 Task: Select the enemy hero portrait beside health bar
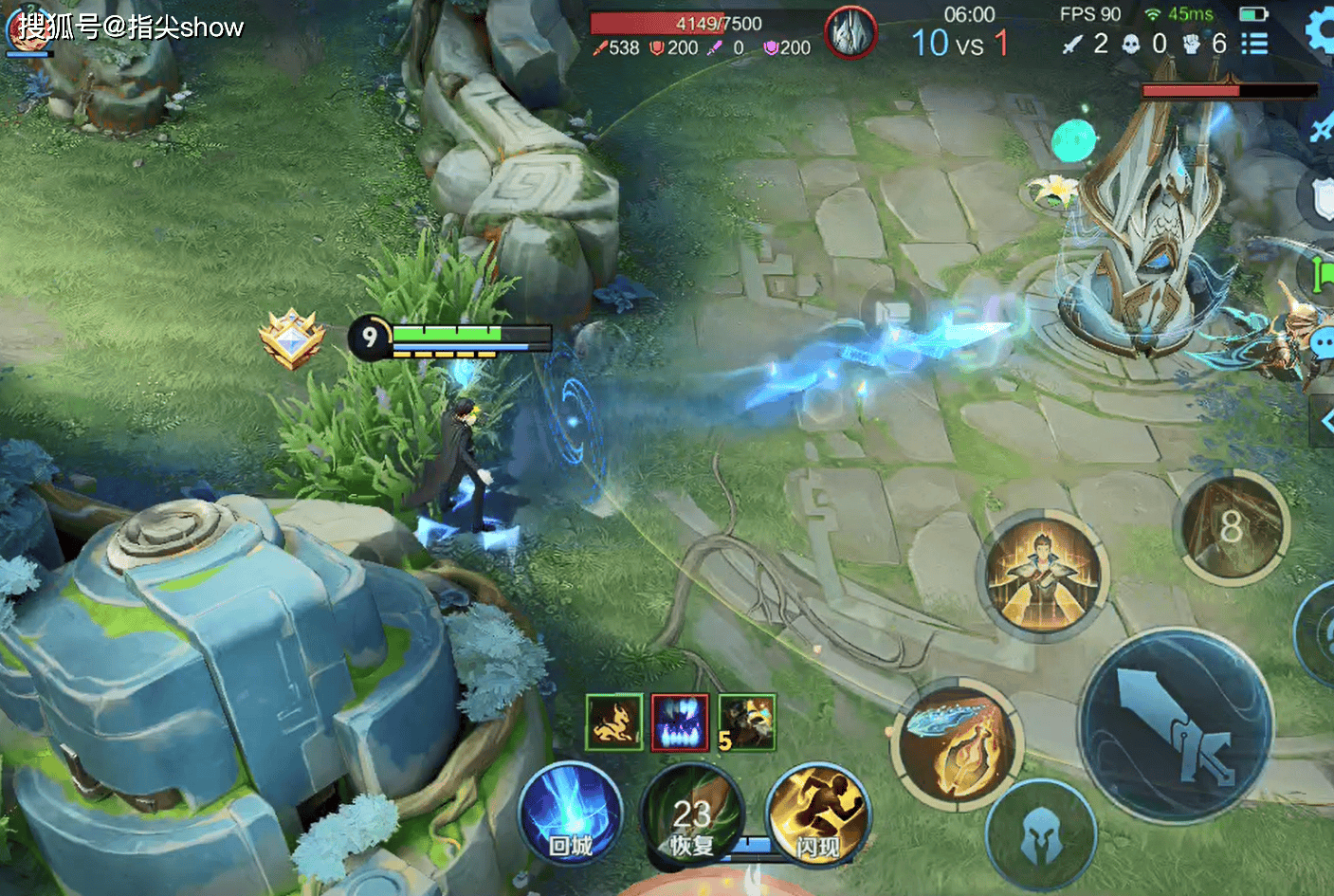[850, 34]
